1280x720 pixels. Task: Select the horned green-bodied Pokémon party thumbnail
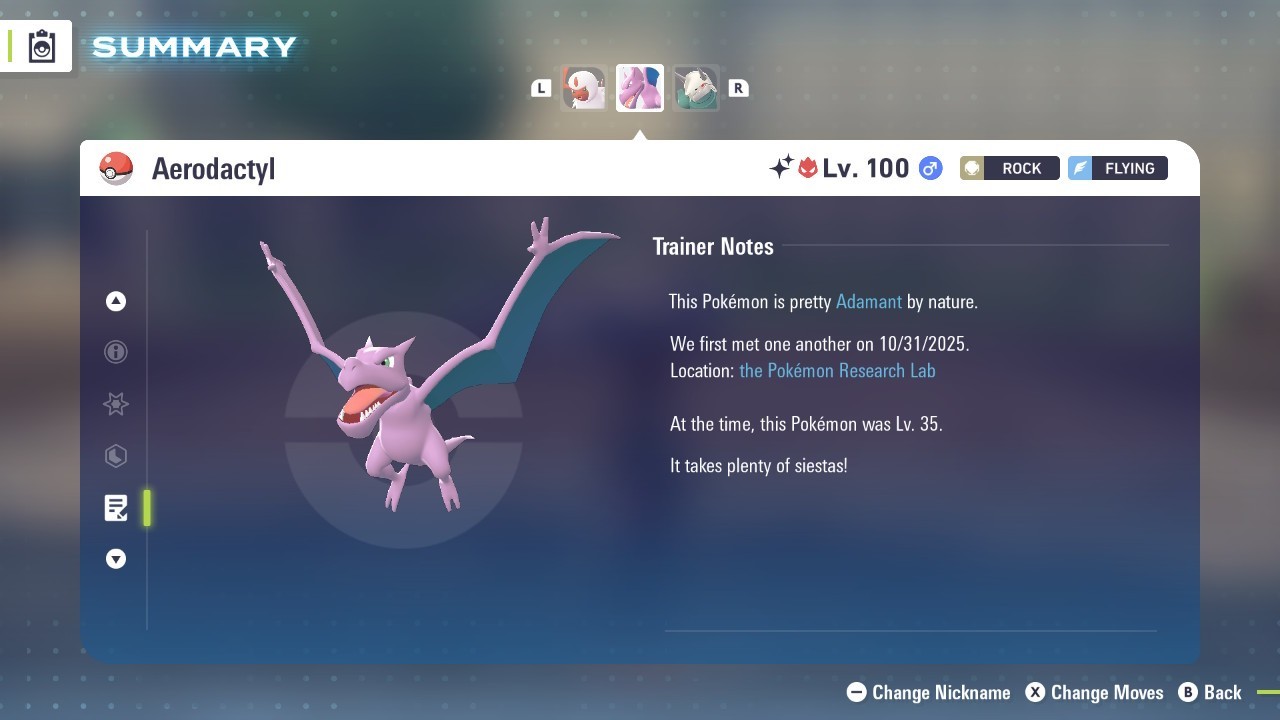695,88
